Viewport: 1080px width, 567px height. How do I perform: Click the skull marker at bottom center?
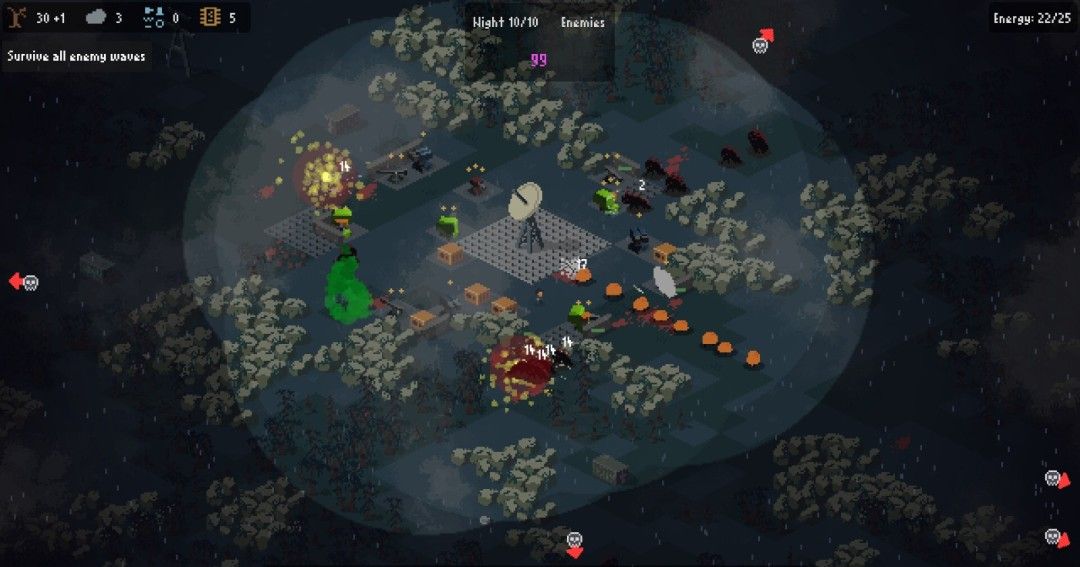[574, 541]
